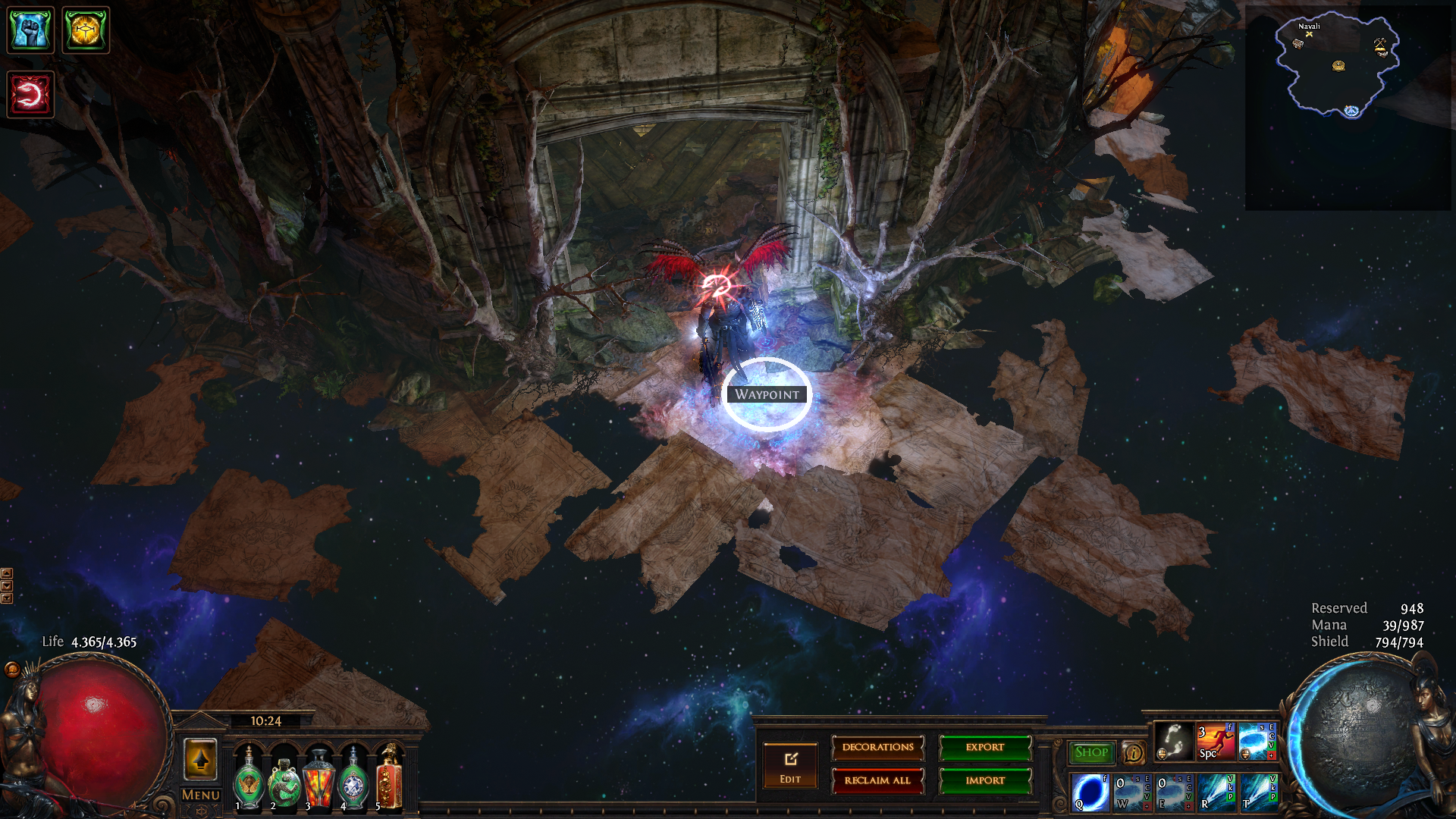
Task: Use the diamond flask in slot 4
Action: (x=353, y=779)
